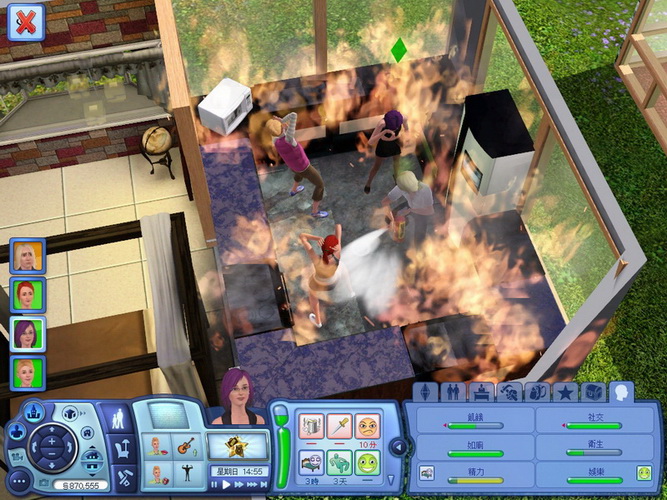Select the blonde elder Sim portrait
The width and height of the screenshot is (667, 500).
(x=26, y=256)
